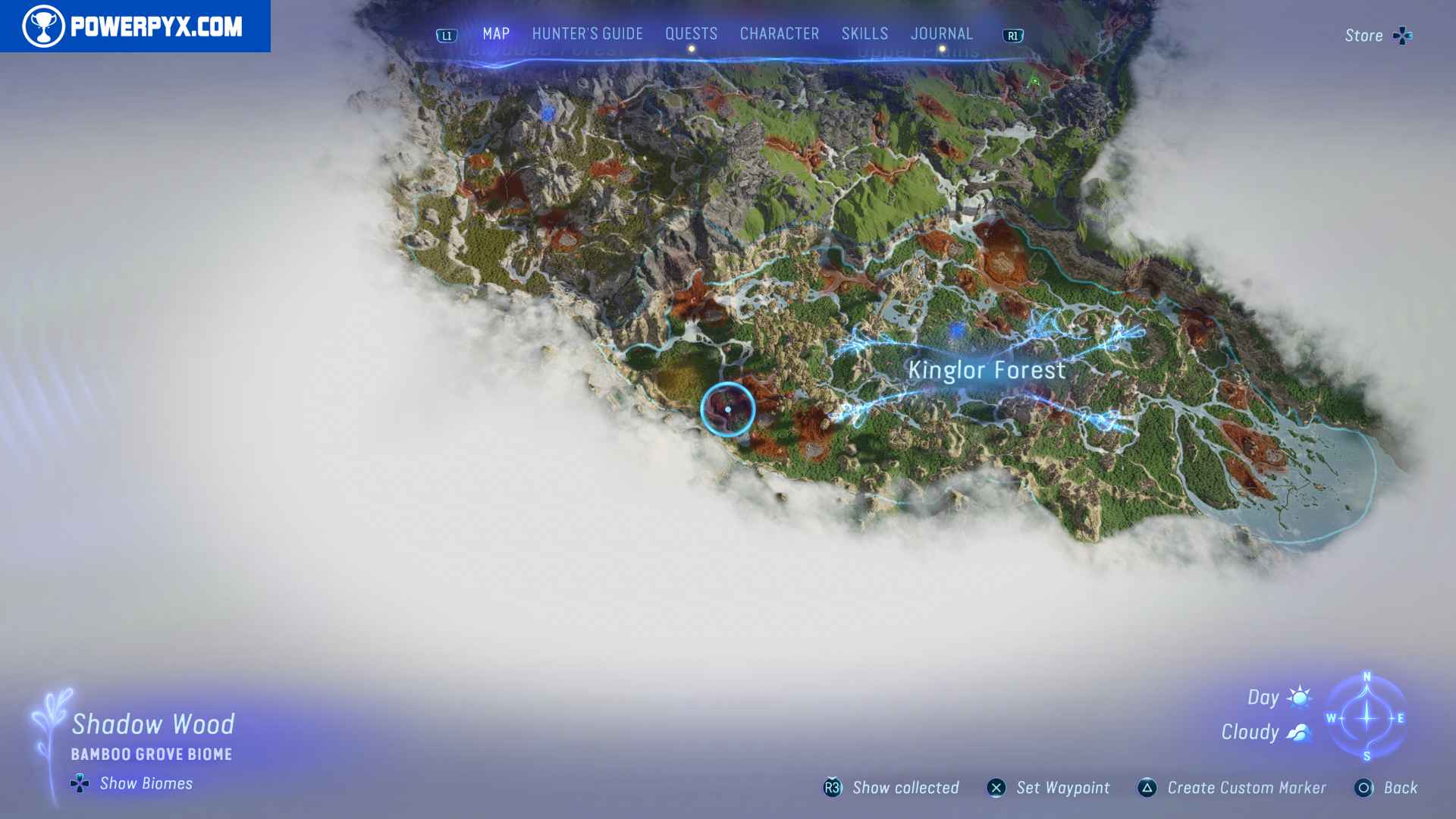Select the circled location marker near Shadow Wood
The image size is (1456, 819).
coord(728,409)
